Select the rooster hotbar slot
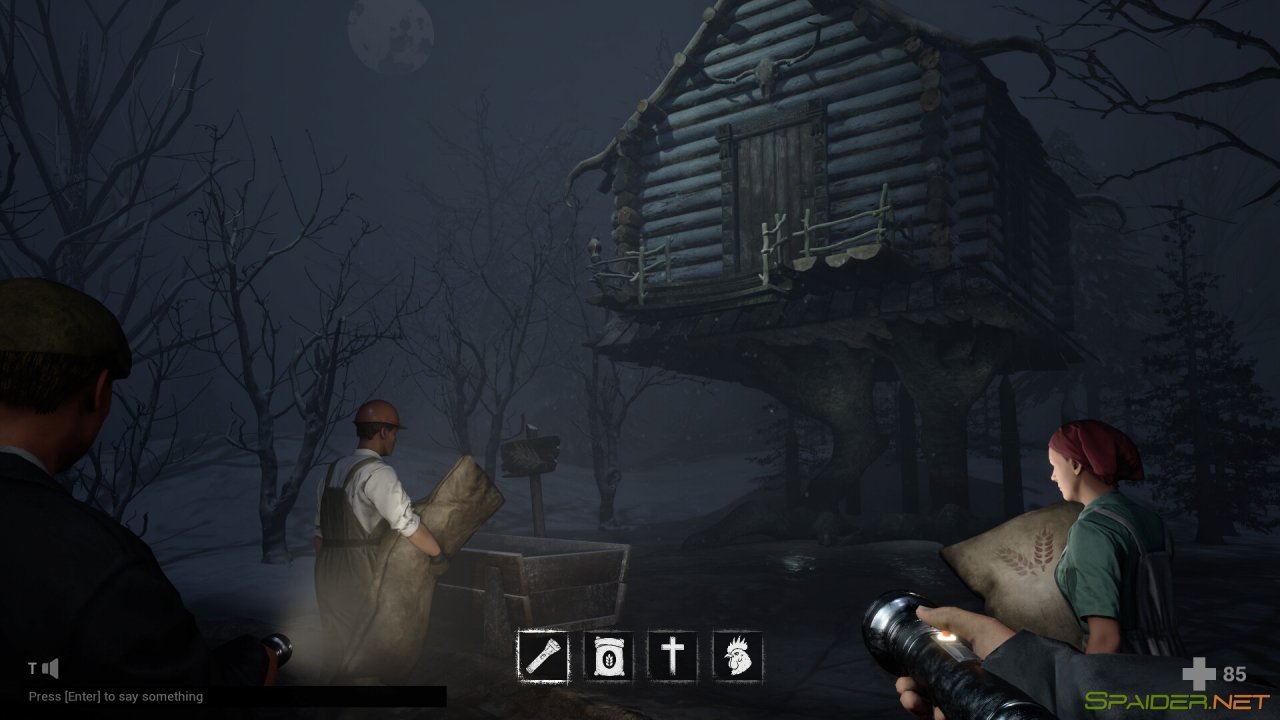The height and width of the screenshot is (720, 1280). tap(738, 657)
